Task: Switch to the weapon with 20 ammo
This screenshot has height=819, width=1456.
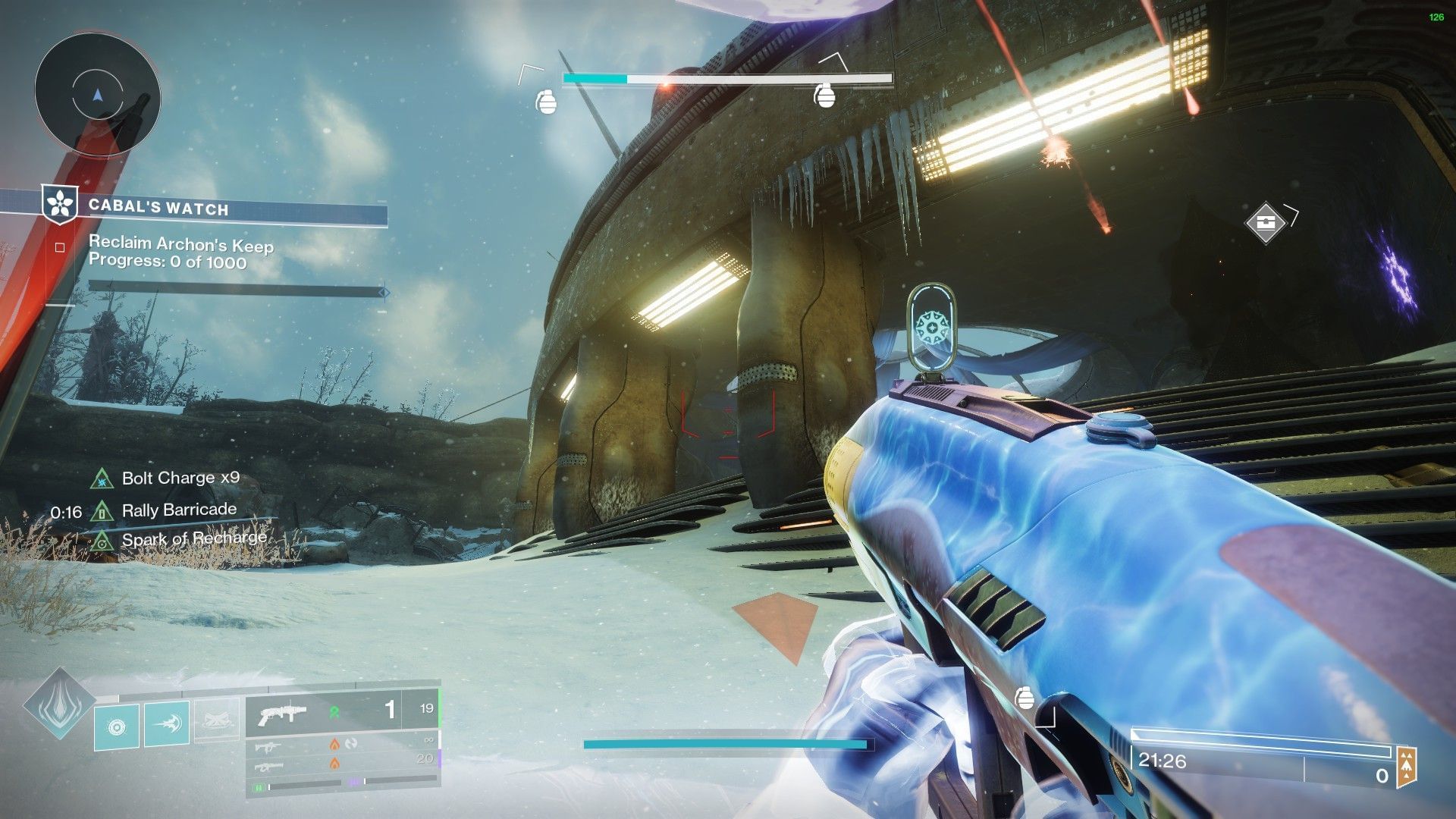Action: 341,763
